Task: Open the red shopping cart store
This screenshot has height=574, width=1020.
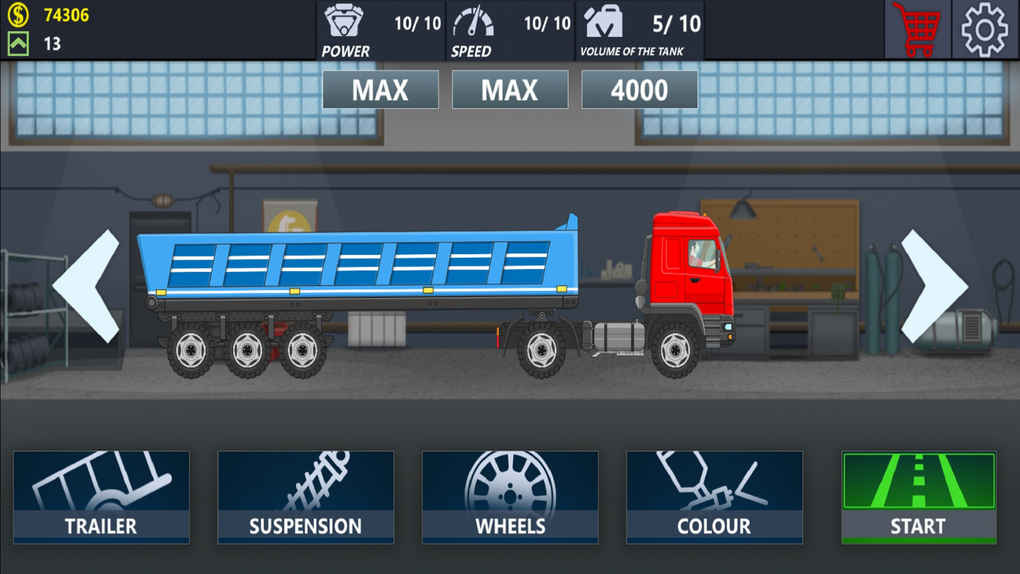Action: pos(916,29)
